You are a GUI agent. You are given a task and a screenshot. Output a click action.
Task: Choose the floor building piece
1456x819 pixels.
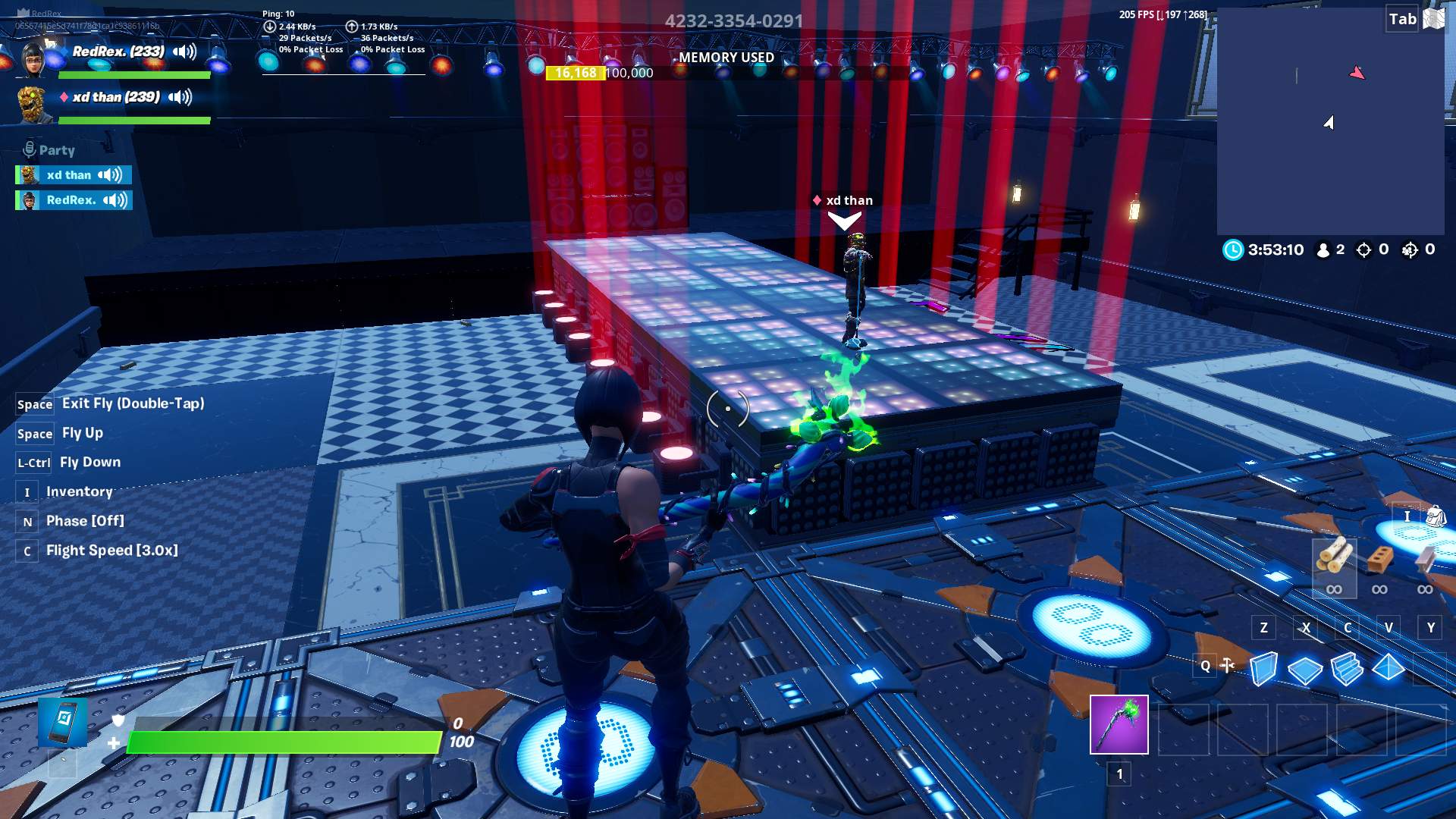[x=1305, y=670]
